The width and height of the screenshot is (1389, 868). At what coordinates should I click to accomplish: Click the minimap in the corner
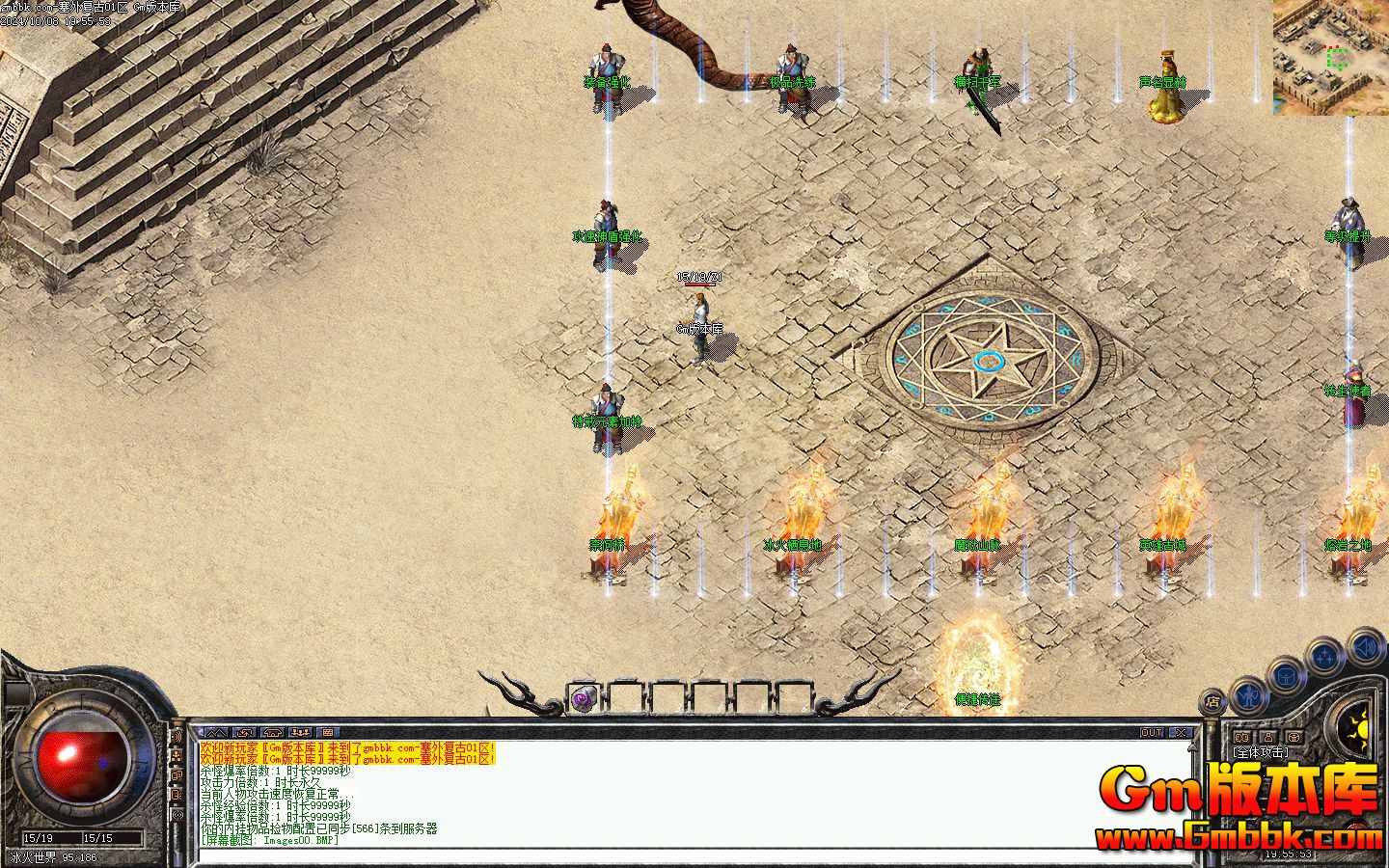1331,57
